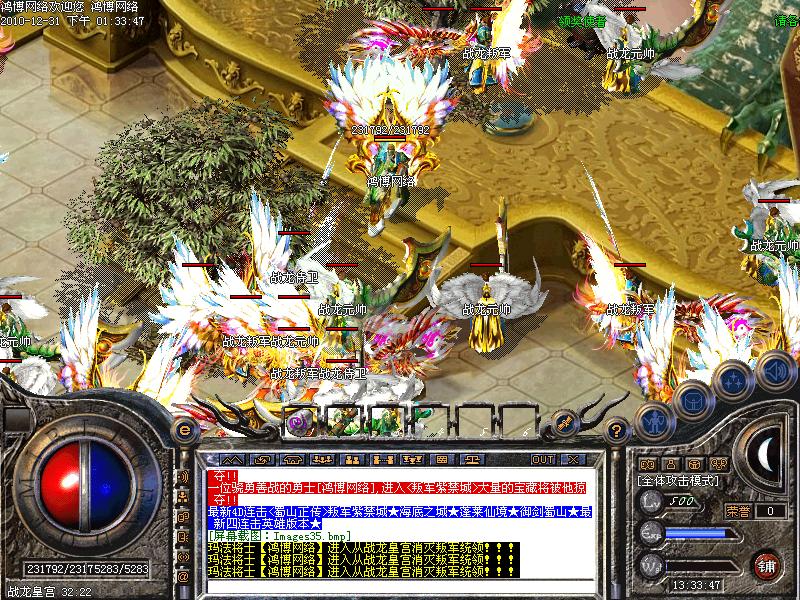Click the telephone icon chat toolbar button
The height and width of the screenshot is (600, 800).
[x=294, y=459]
